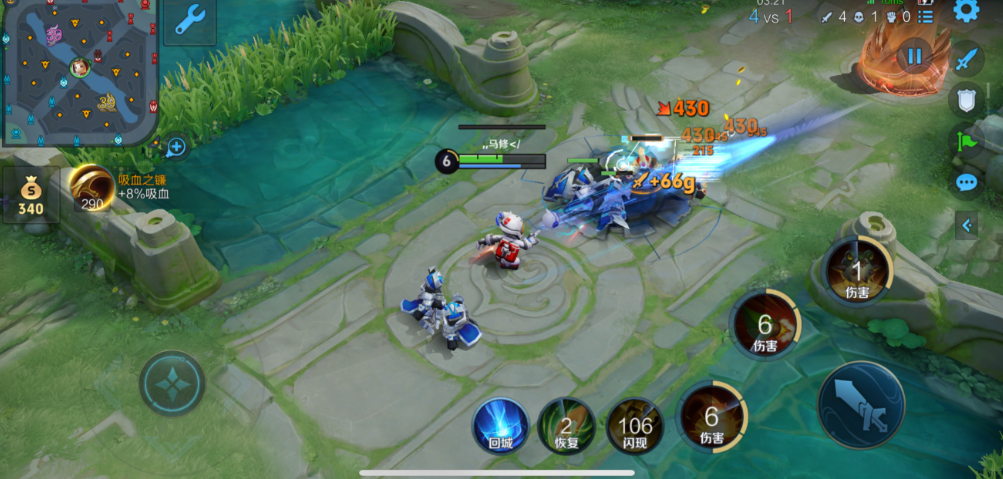The image size is (1003, 479).
Task: Tap the movement joystick center
Action: pyautogui.click(x=172, y=383)
